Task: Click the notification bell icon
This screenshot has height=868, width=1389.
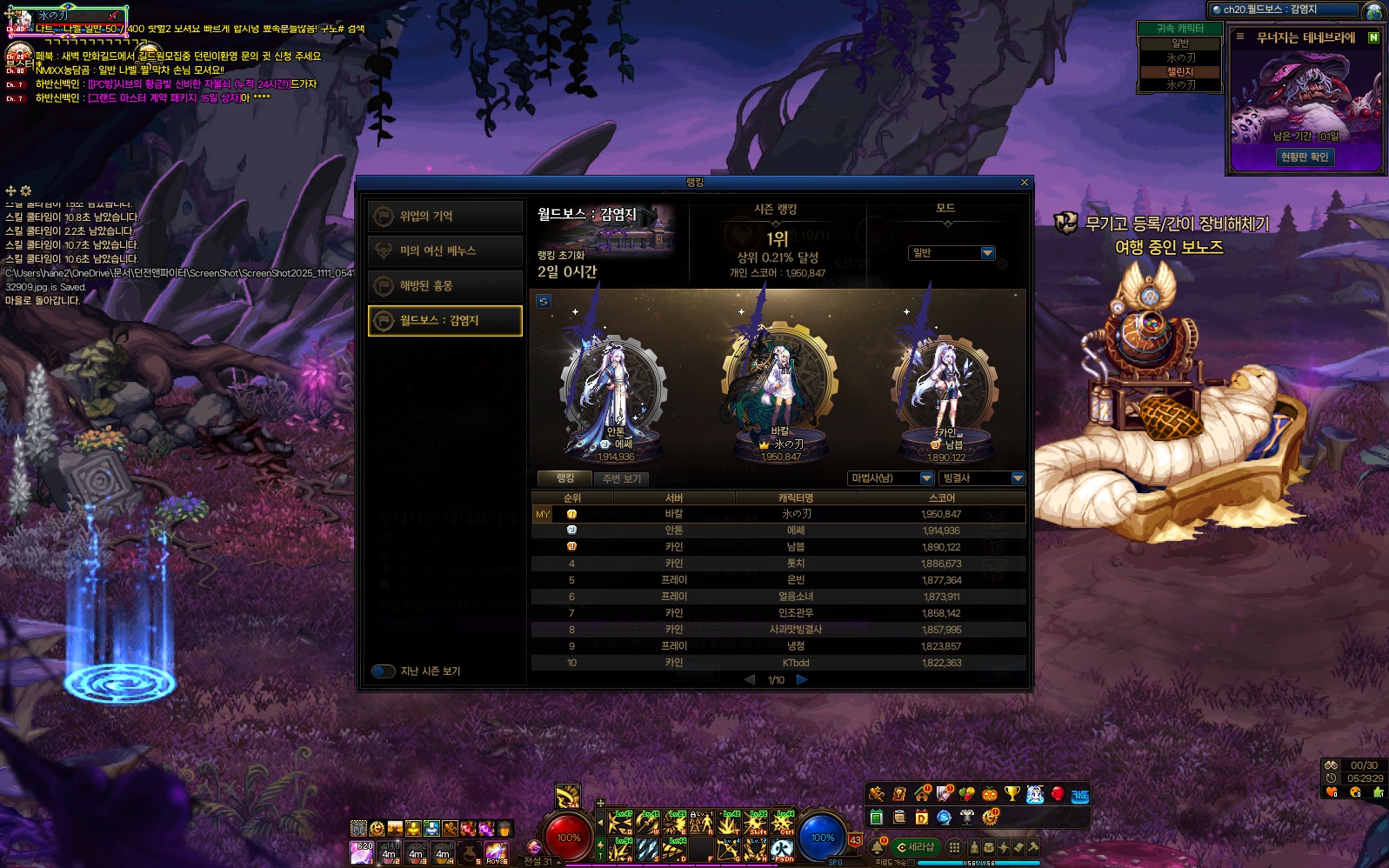Action: tap(878, 846)
